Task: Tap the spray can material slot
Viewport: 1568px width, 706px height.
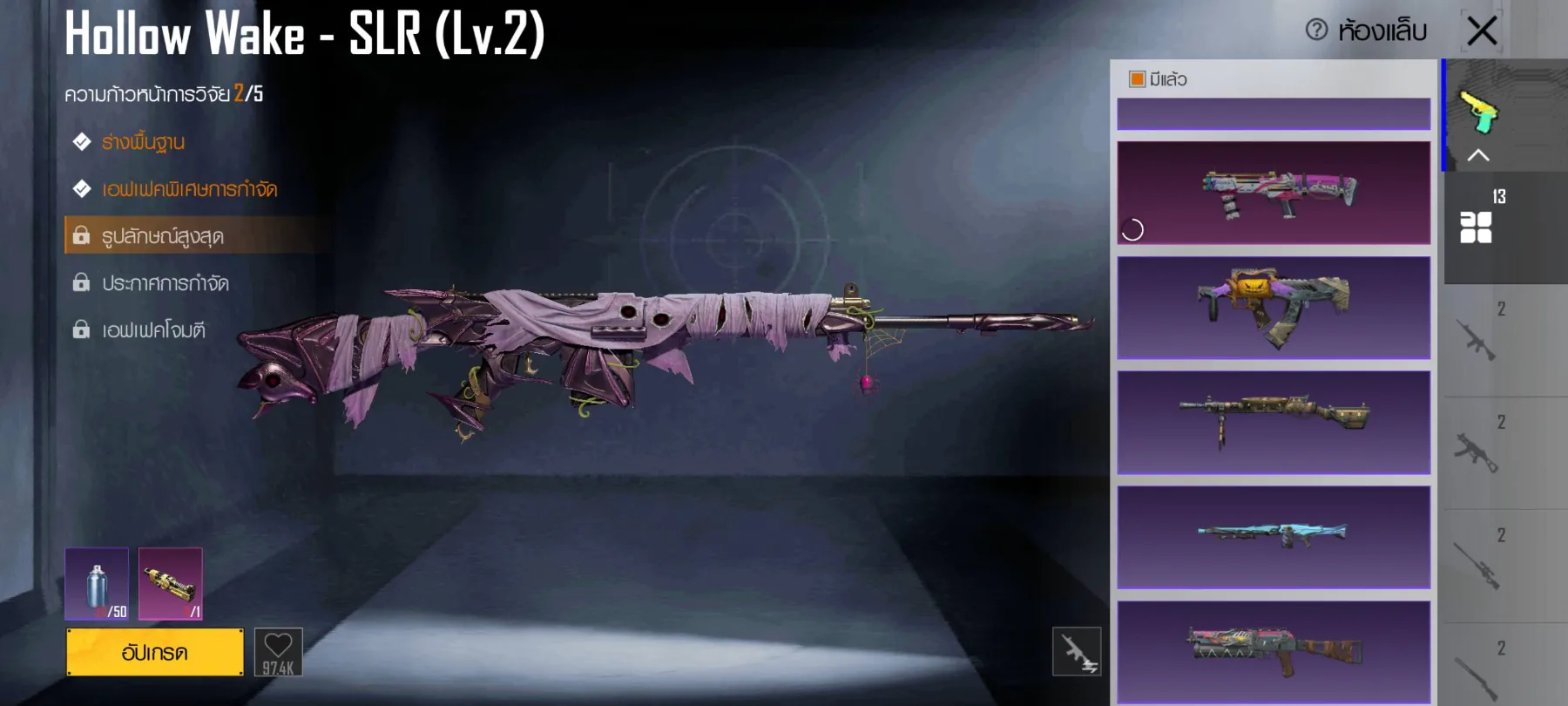Action: (97, 584)
